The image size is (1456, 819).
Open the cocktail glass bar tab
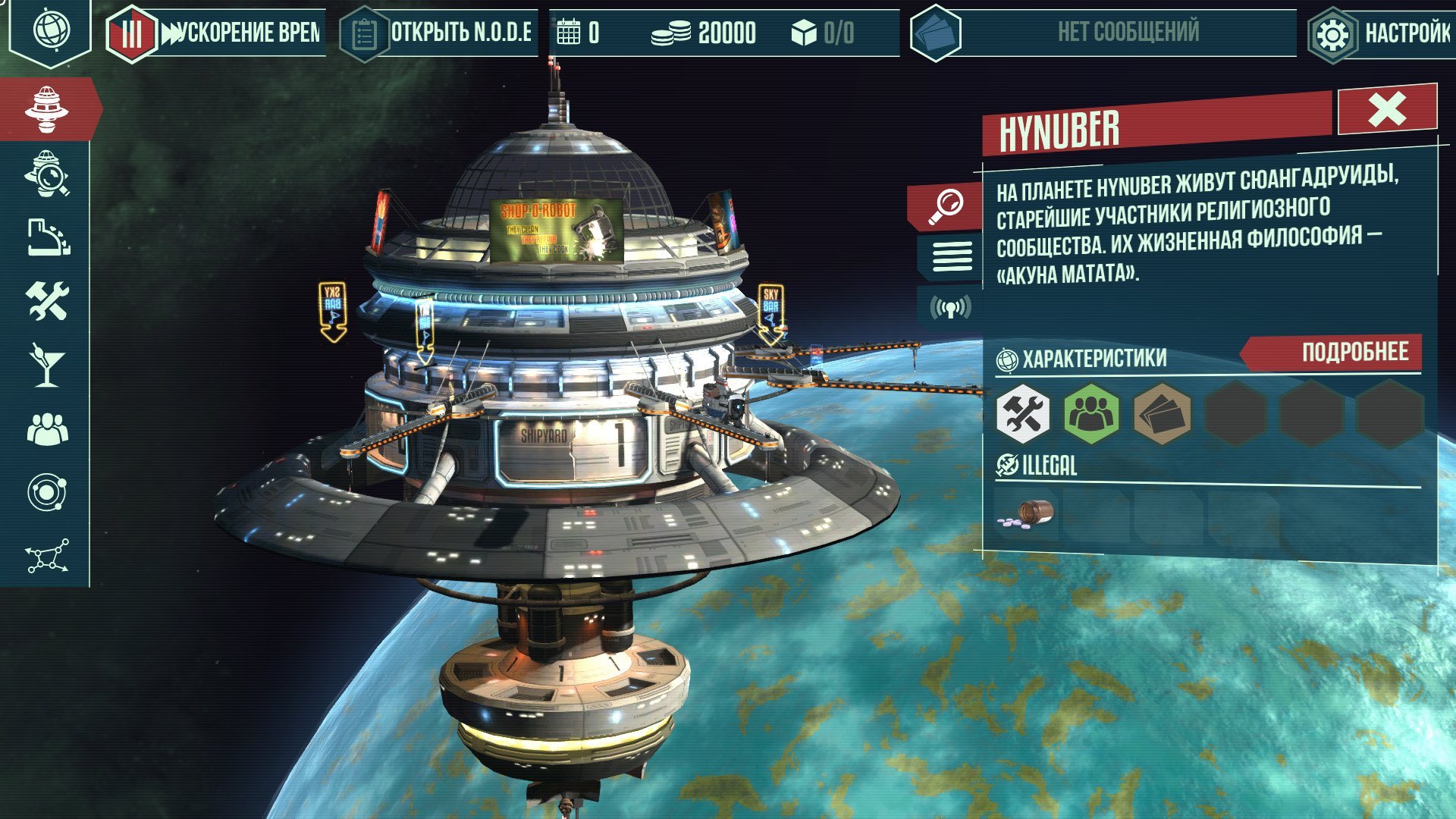pos(47,365)
